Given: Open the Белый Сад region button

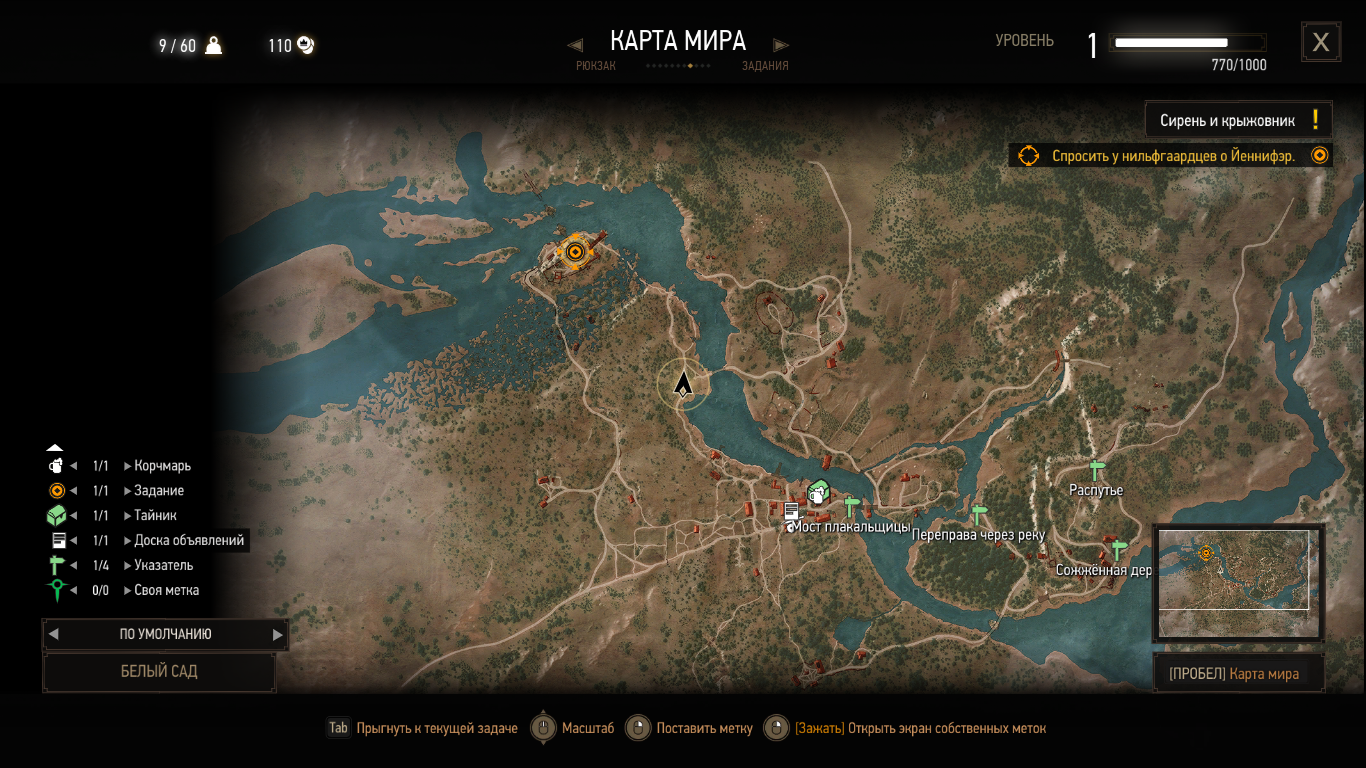Looking at the screenshot, I should pyautogui.click(x=159, y=672).
